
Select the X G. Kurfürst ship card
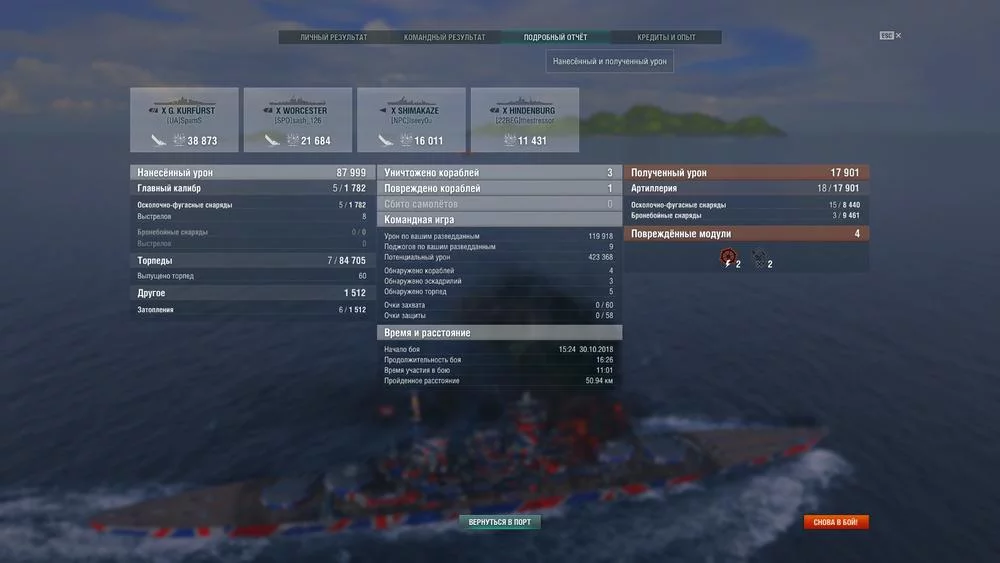coord(184,120)
